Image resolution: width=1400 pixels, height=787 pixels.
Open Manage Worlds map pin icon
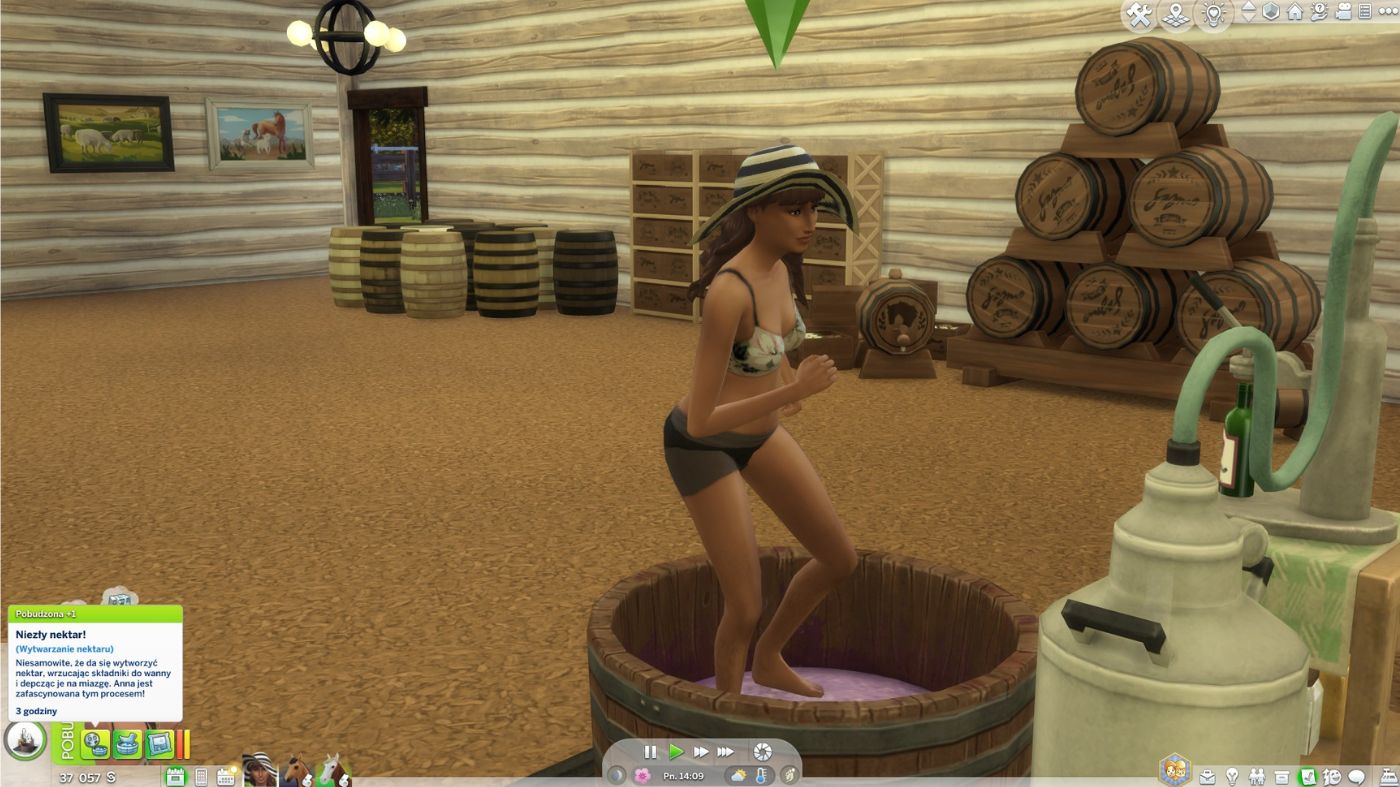click(1174, 14)
